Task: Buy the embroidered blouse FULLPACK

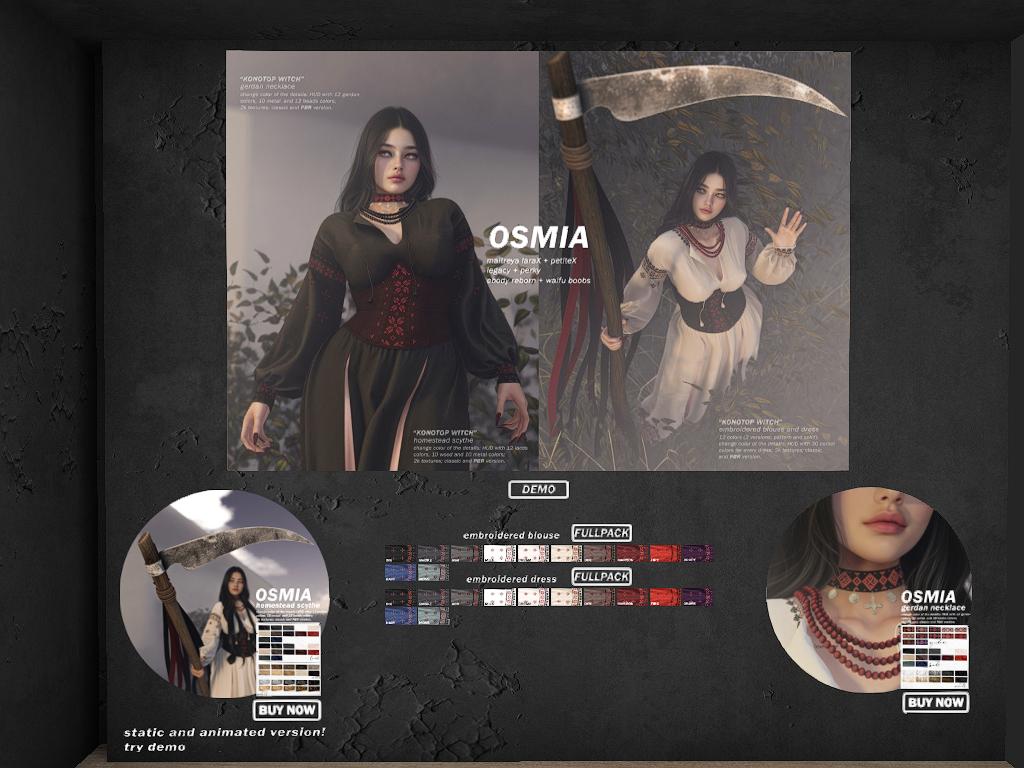Action: 601,533
